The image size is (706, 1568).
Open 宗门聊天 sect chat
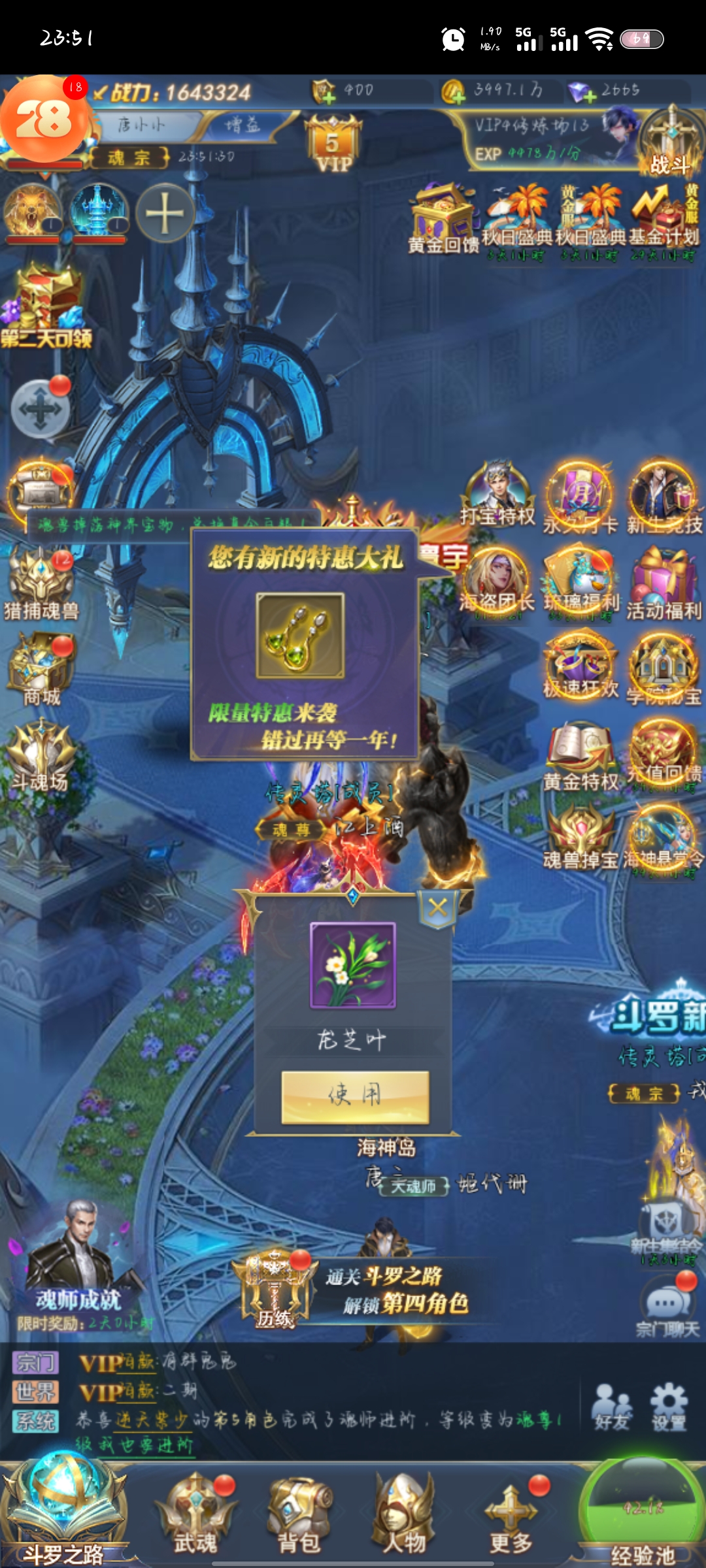click(x=667, y=1307)
